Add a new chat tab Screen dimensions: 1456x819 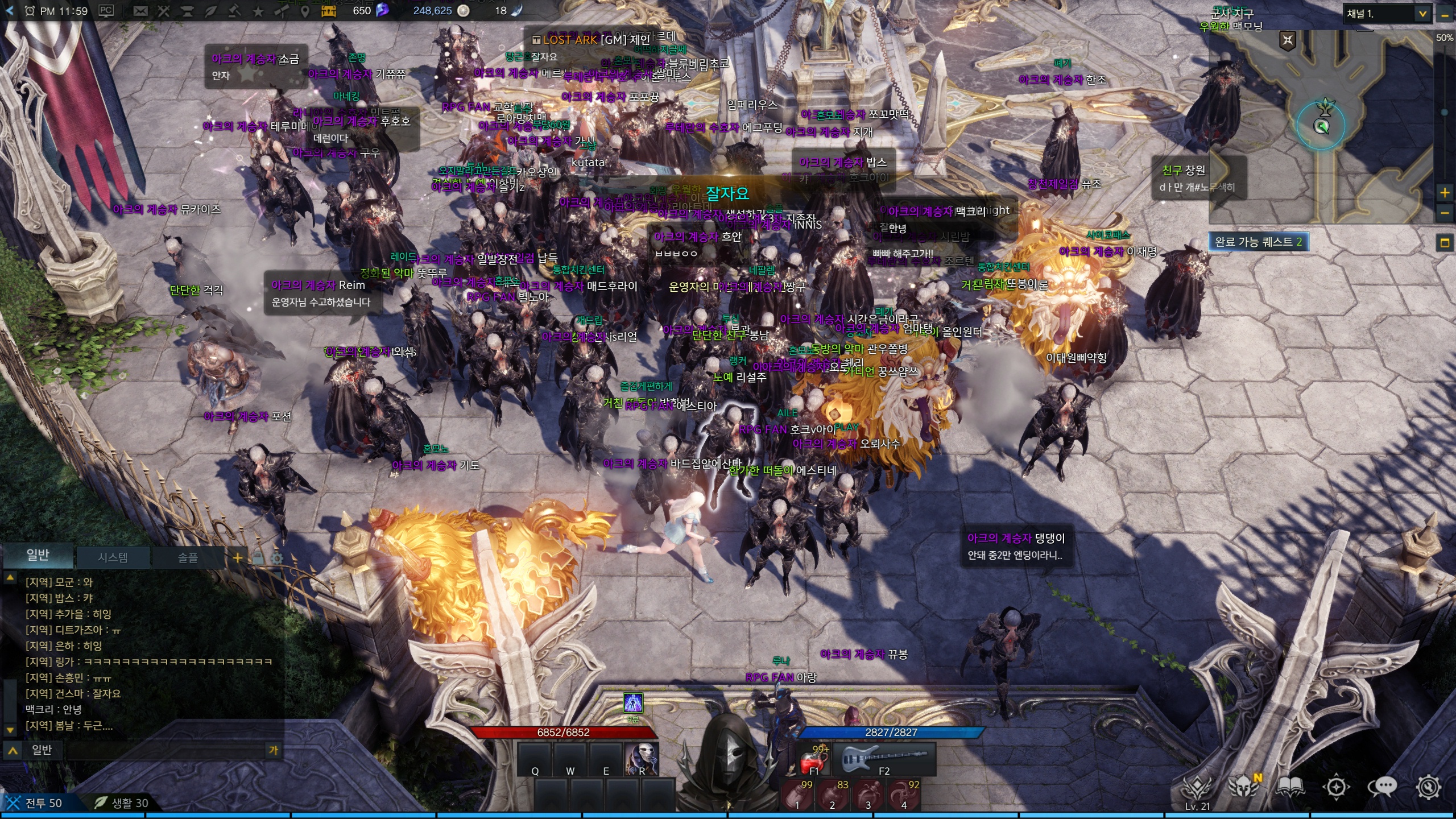pos(238,557)
